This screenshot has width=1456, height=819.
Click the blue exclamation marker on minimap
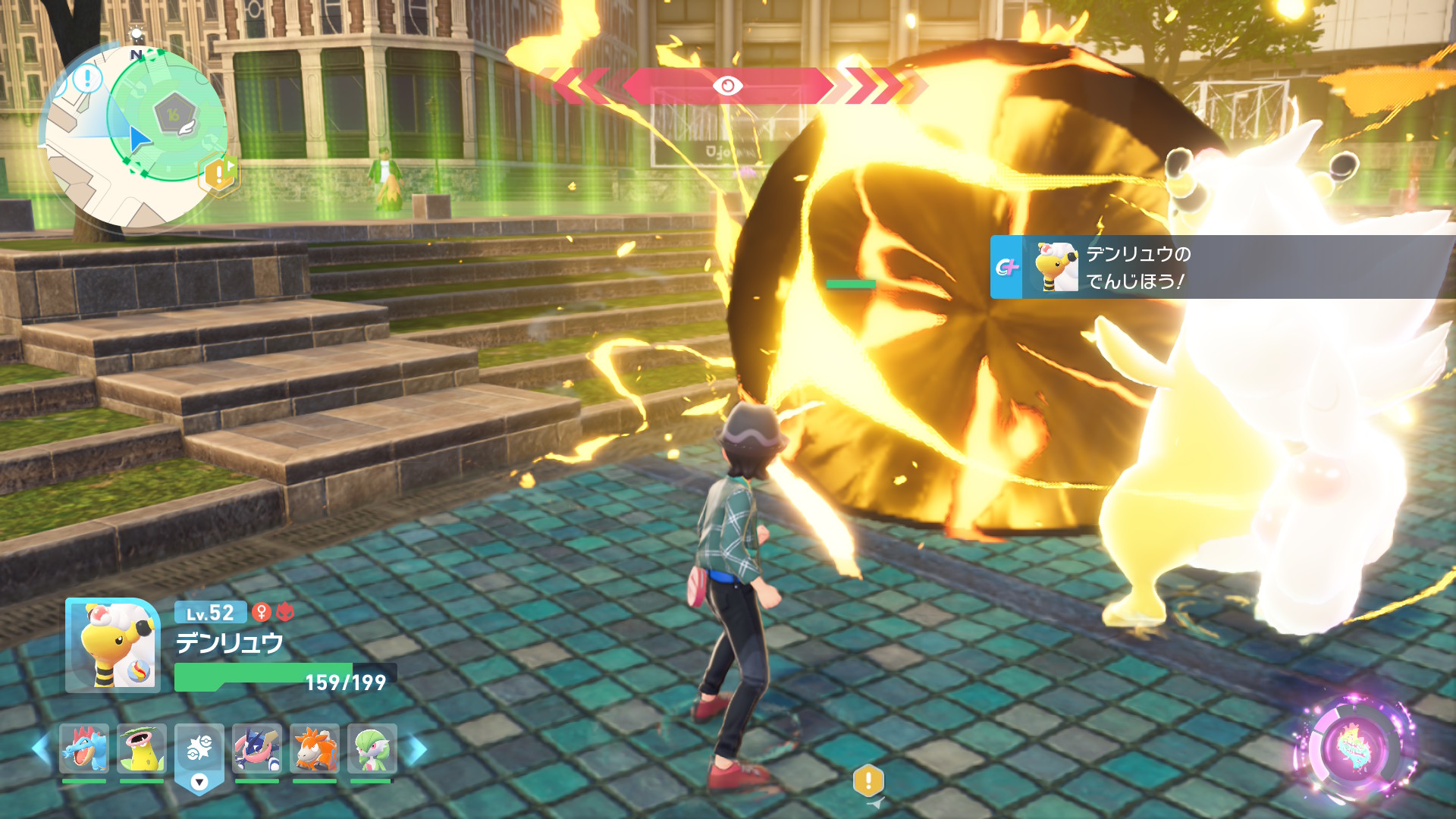click(88, 77)
